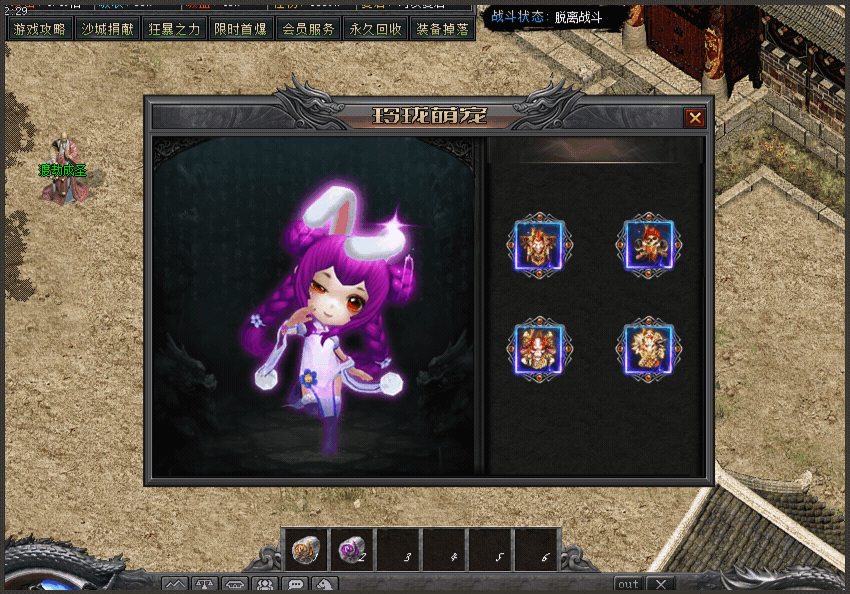Open 会员服务 member services

click(308, 29)
